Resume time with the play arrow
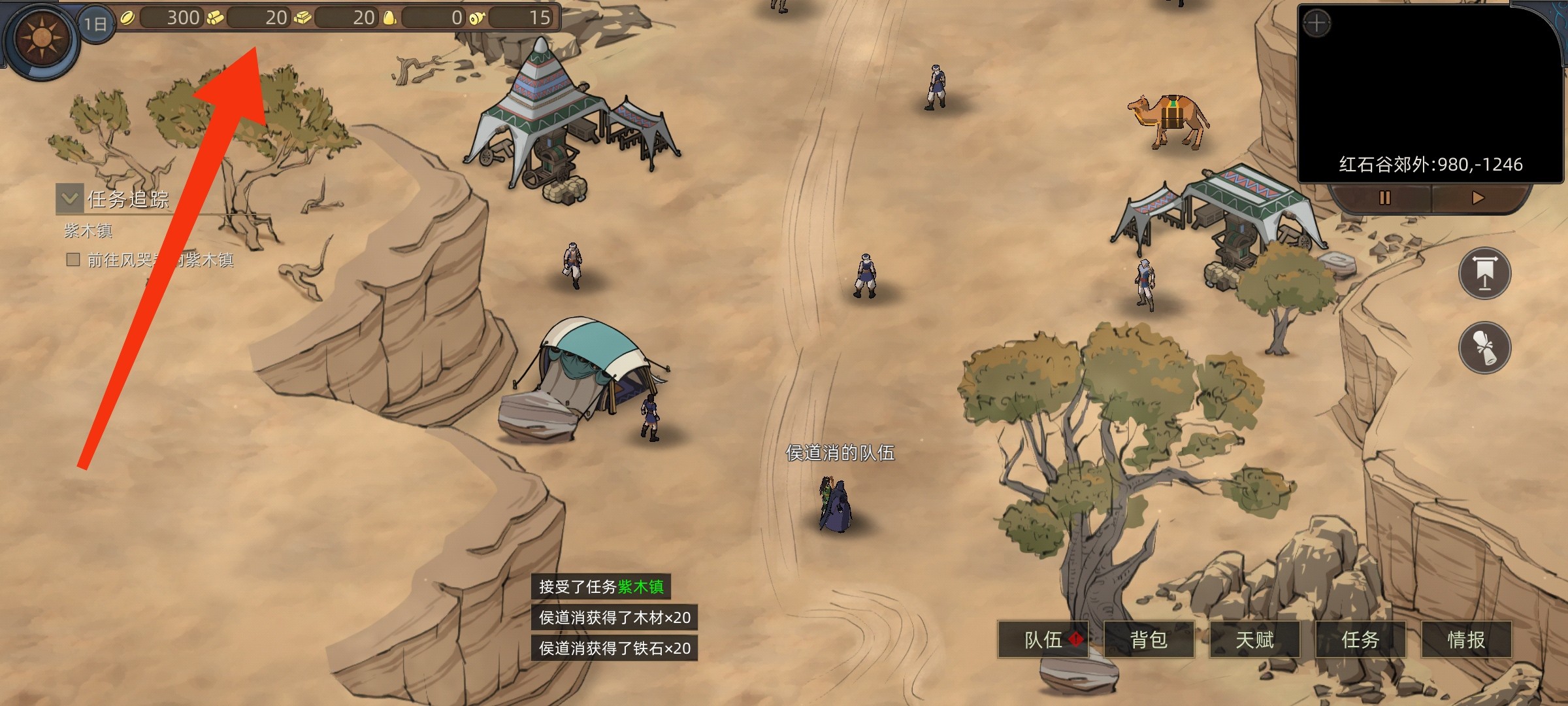The image size is (1568, 706). click(x=1478, y=197)
